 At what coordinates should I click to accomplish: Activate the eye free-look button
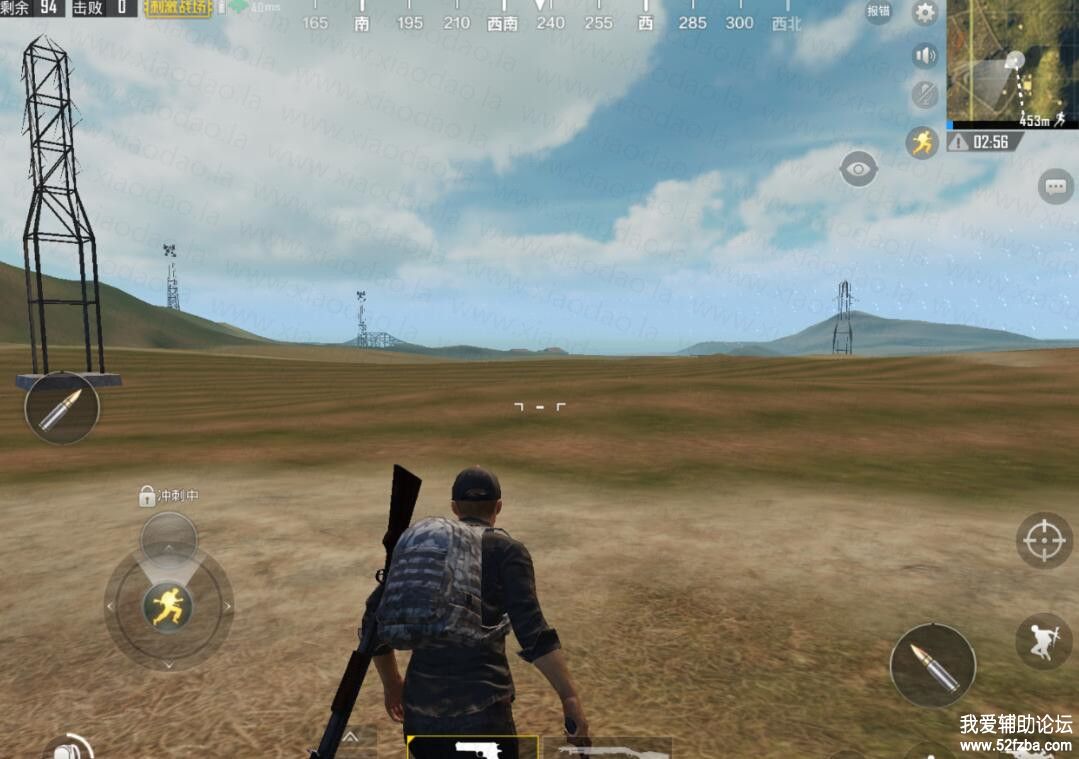click(858, 168)
